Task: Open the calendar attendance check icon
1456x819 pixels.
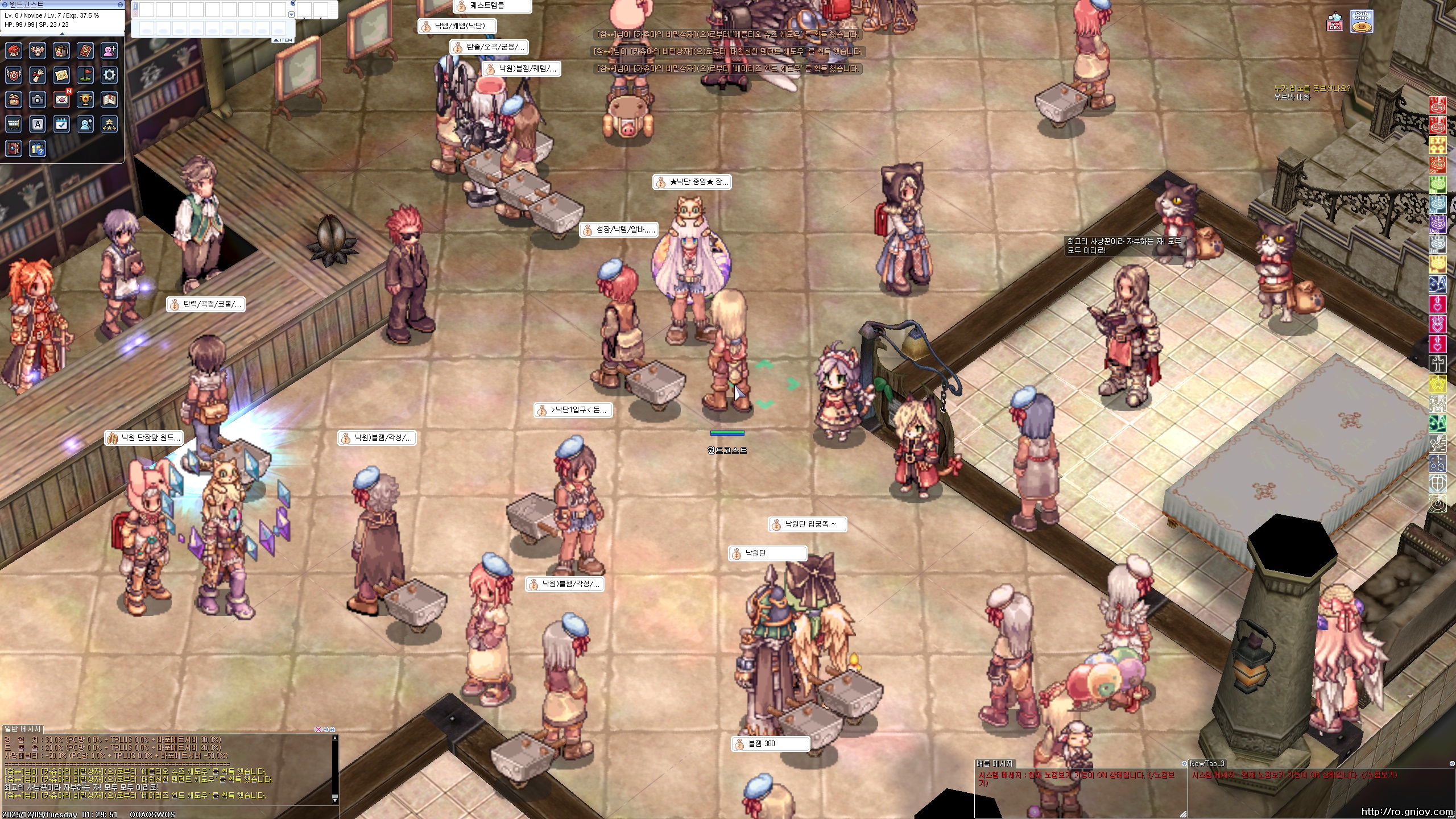Action: pyautogui.click(x=61, y=124)
